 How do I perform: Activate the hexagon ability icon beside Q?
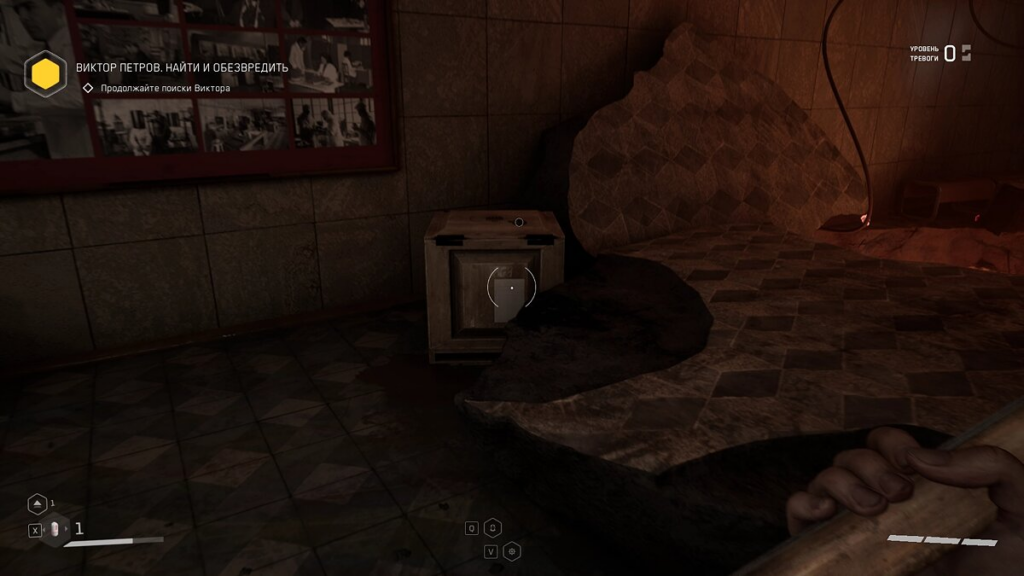[x=493, y=528]
